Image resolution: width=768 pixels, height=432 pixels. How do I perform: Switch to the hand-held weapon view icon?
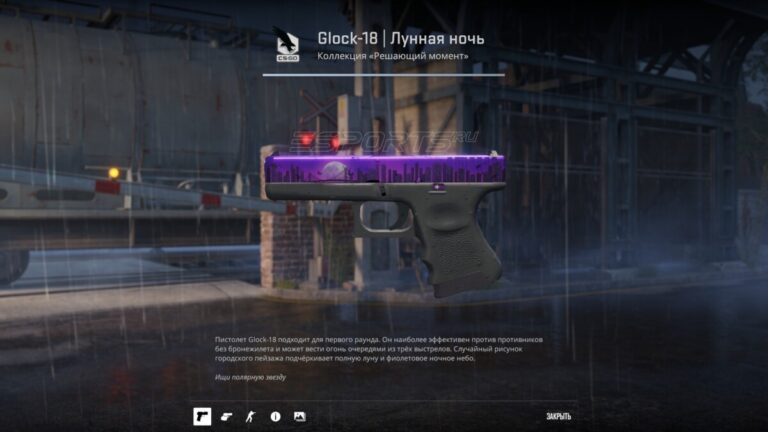coord(226,415)
